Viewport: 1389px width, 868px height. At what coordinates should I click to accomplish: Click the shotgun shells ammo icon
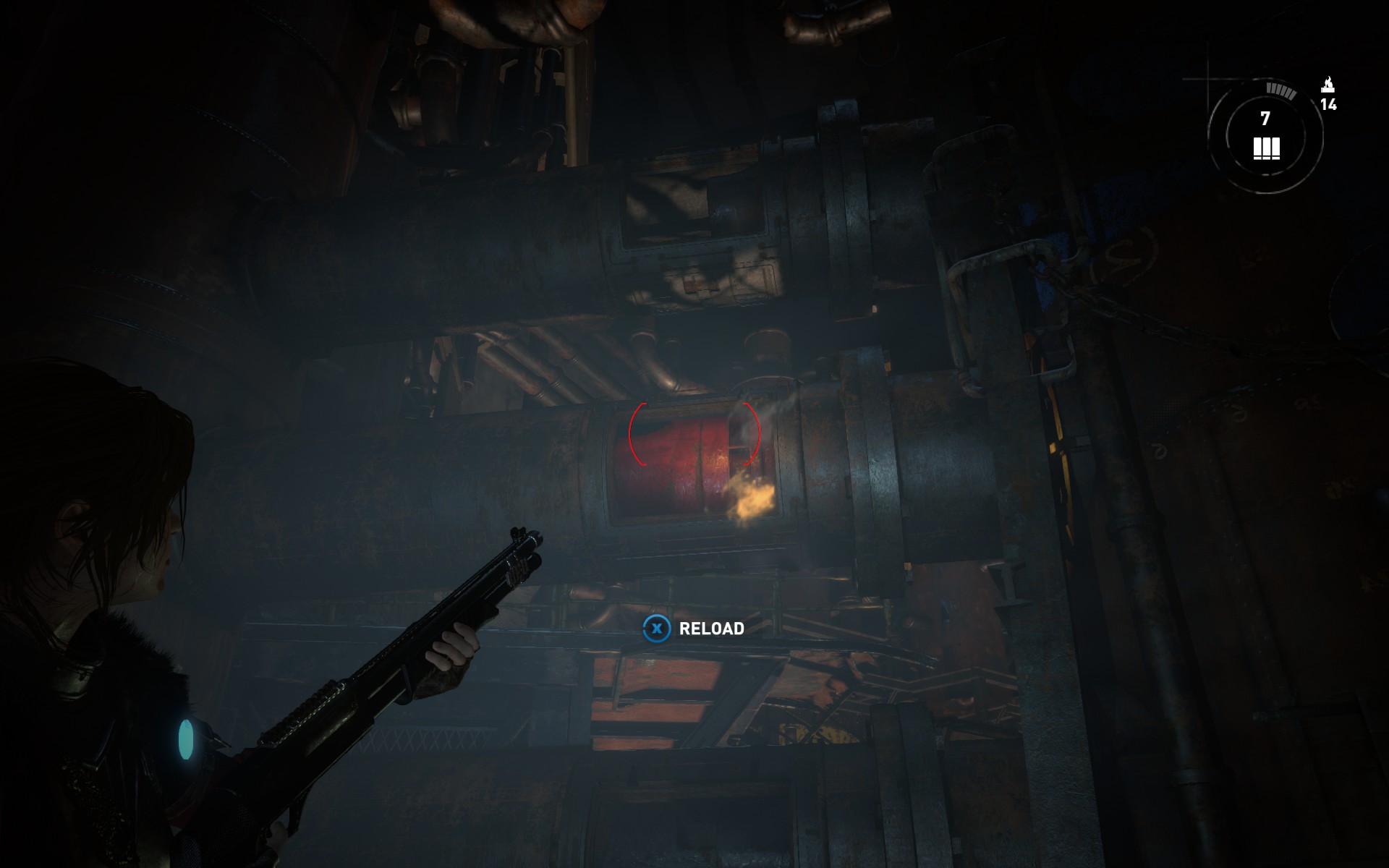pos(1266,148)
